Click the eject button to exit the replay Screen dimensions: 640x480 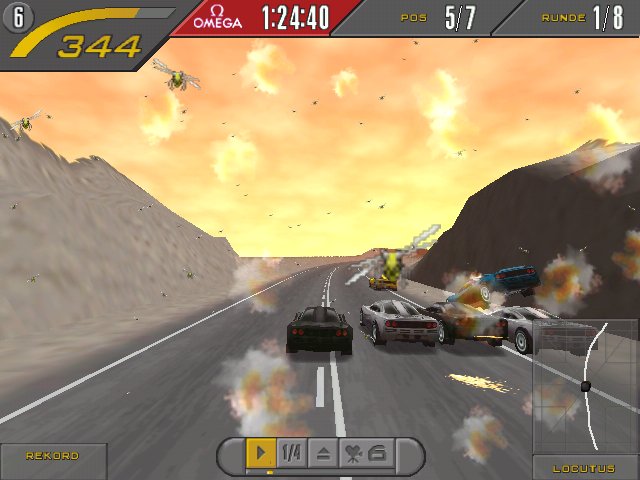coord(322,454)
